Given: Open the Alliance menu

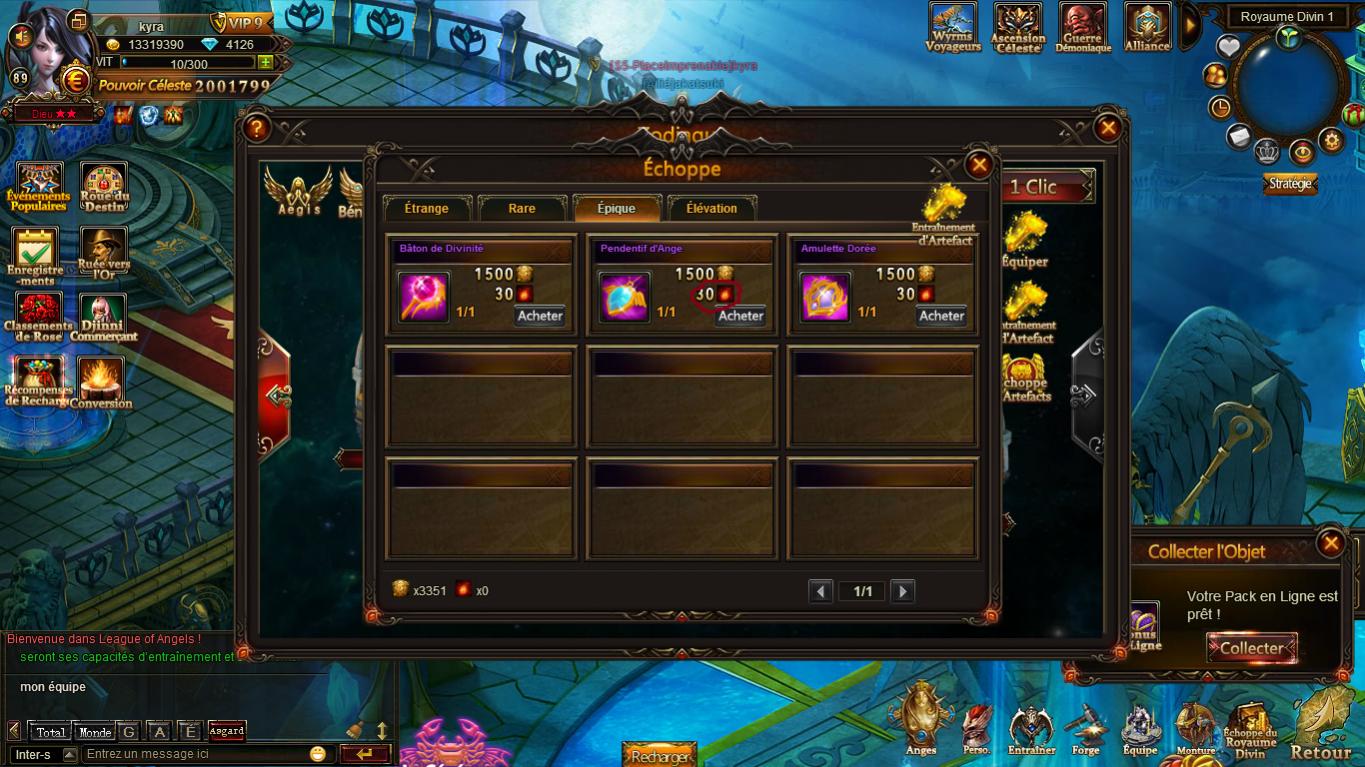Looking at the screenshot, I should [x=1147, y=27].
